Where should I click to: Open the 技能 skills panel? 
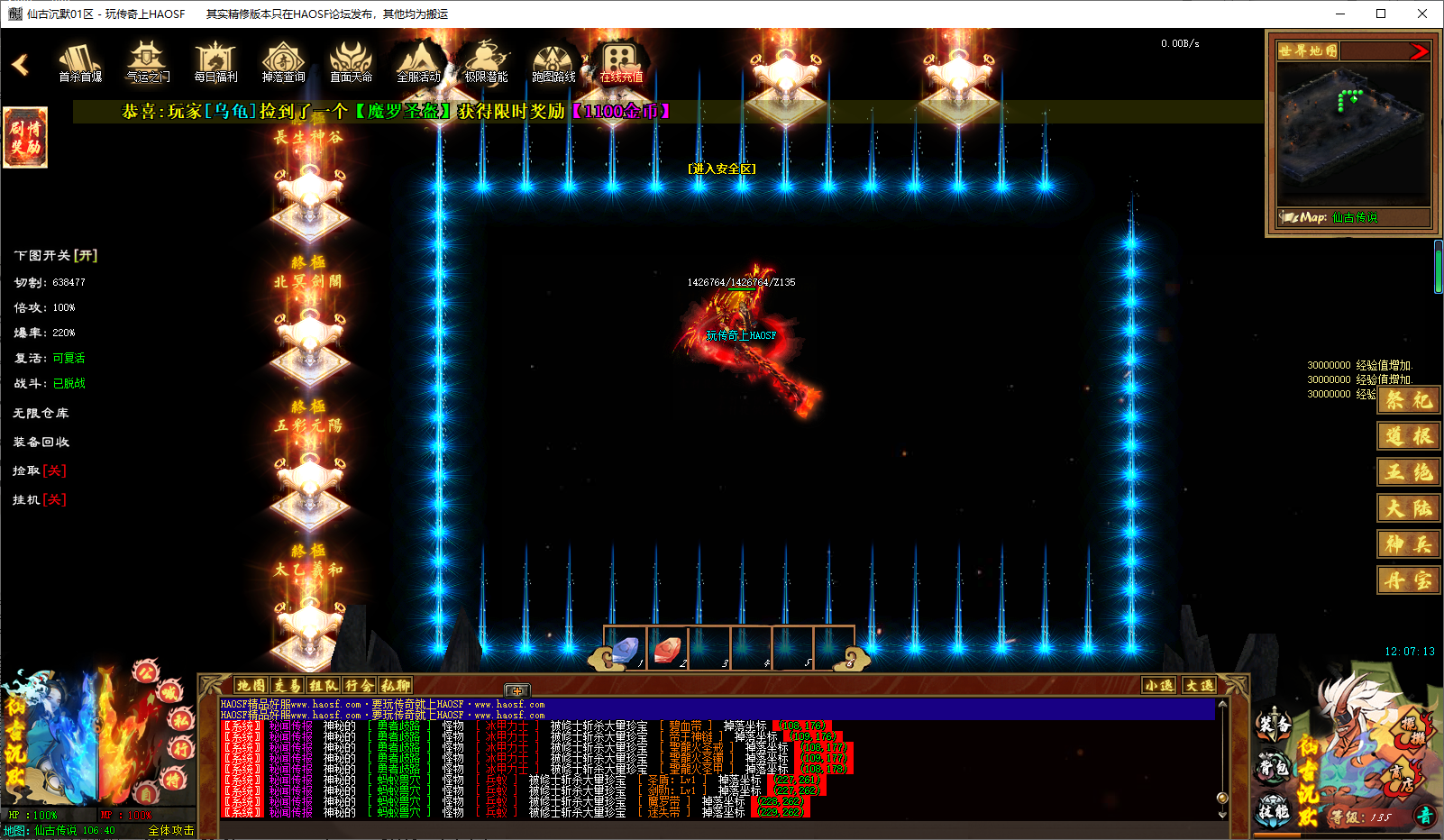pos(1274,810)
